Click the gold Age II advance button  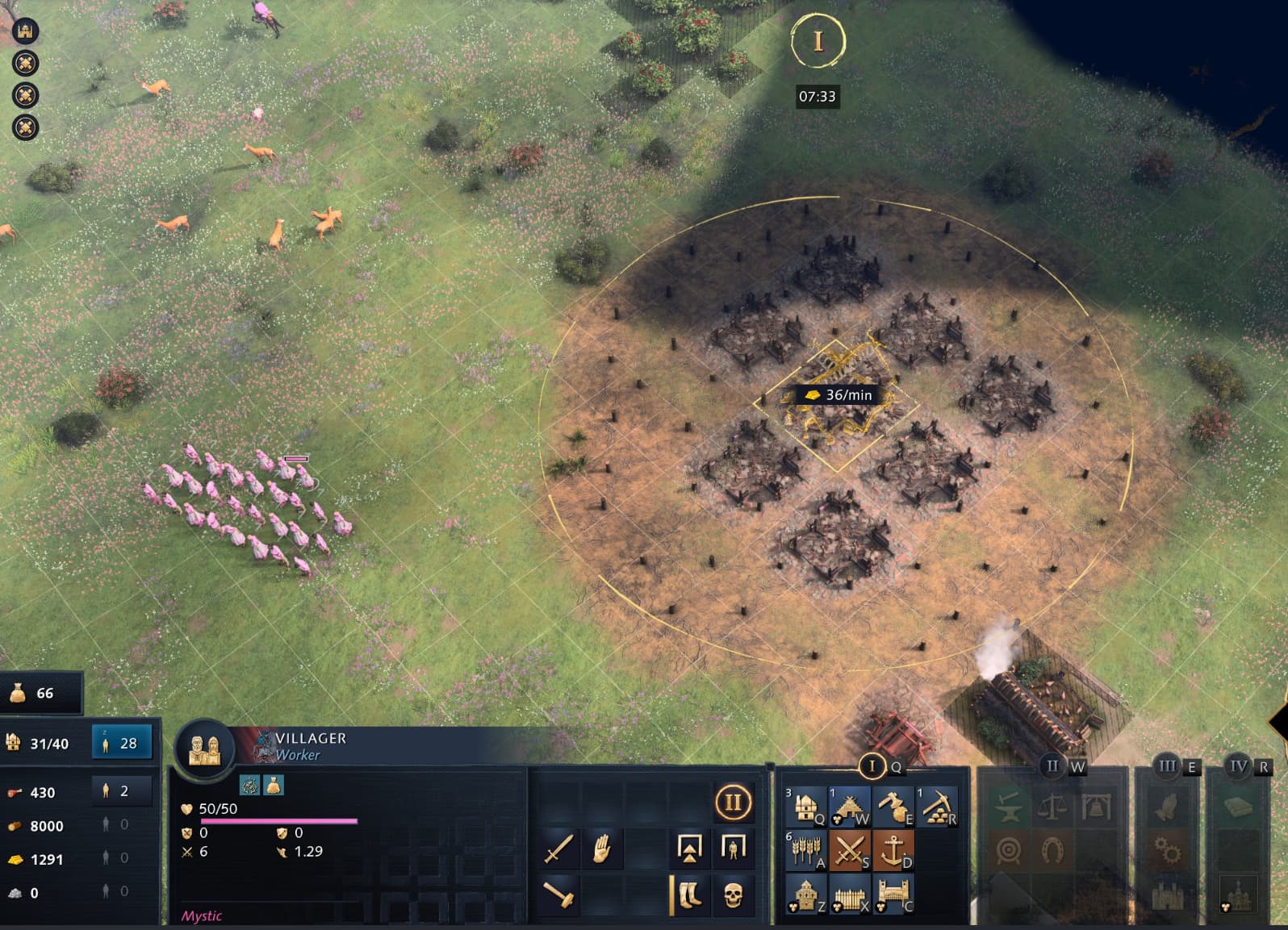coord(733,803)
